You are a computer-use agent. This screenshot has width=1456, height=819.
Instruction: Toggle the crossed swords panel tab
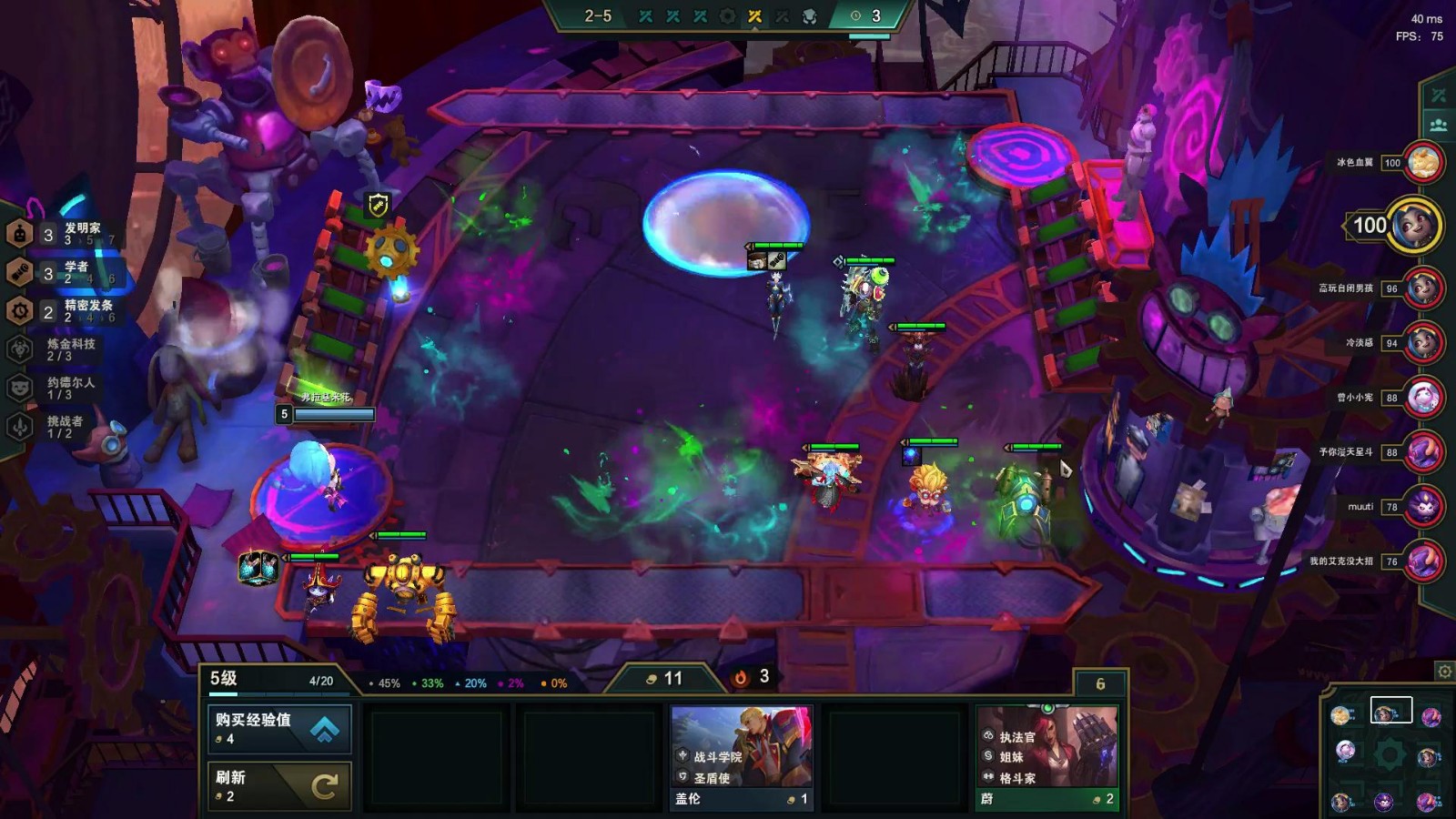(1439, 96)
